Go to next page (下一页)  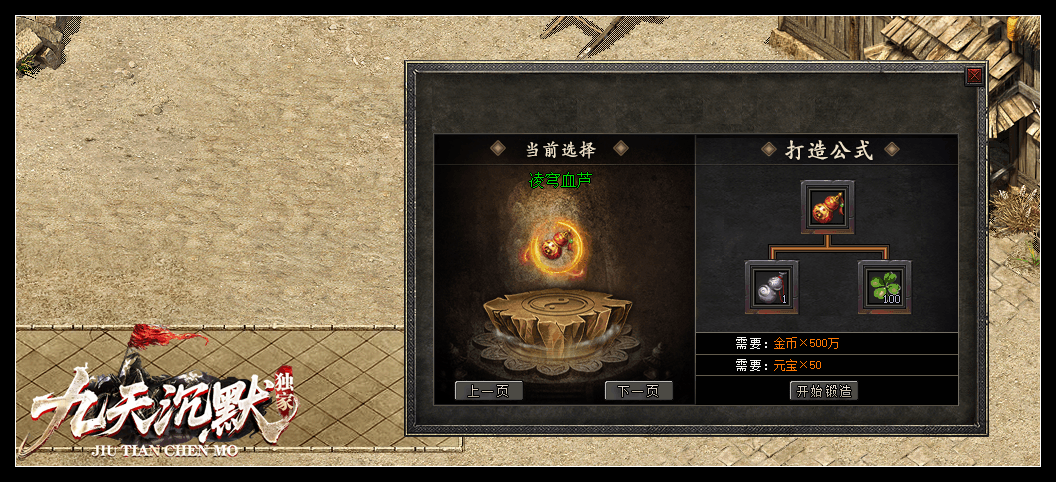tap(639, 391)
